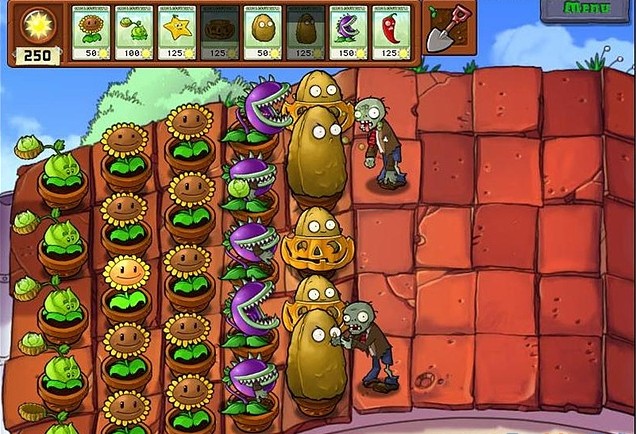This screenshot has height=434, width=636.
Task: Pick the Starfruit seed packet
Action: pyautogui.click(x=178, y=31)
